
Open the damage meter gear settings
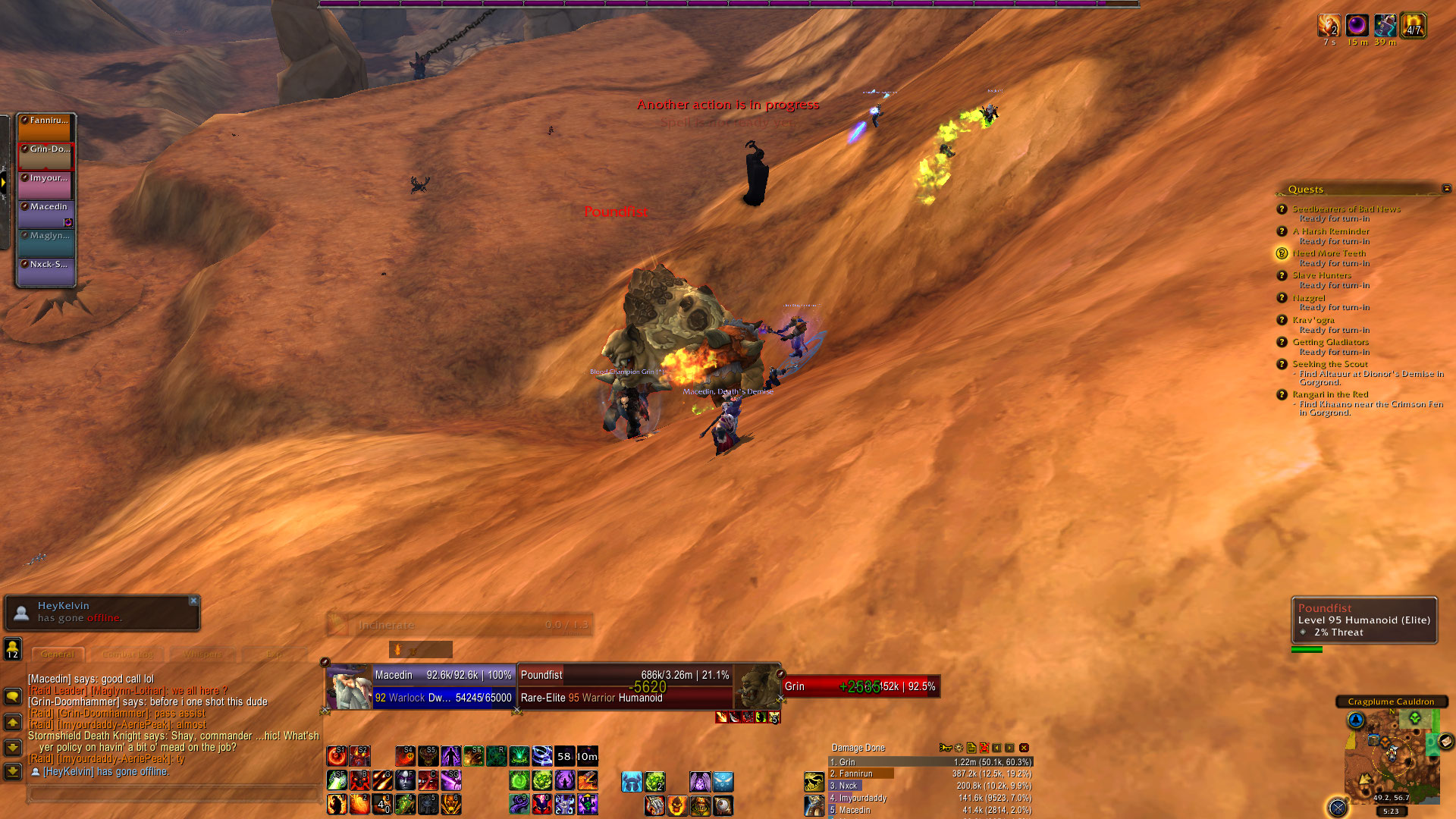(959, 748)
